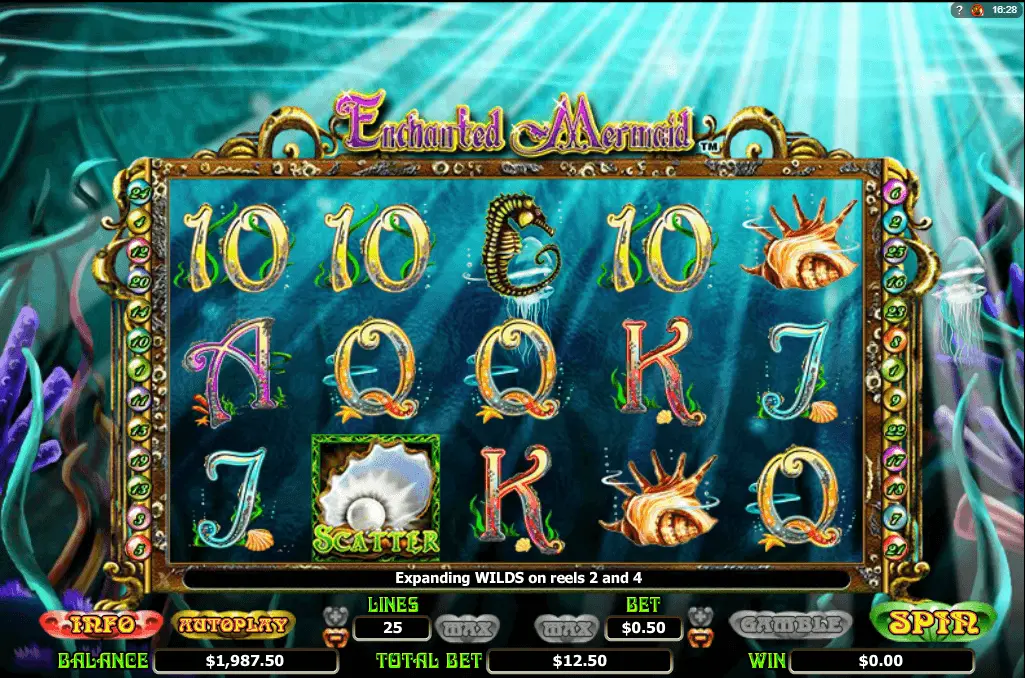Toggle the red crossed-out icon beside the clock
The height and width of the screenshot is (678, 1025).
[979, 9]
